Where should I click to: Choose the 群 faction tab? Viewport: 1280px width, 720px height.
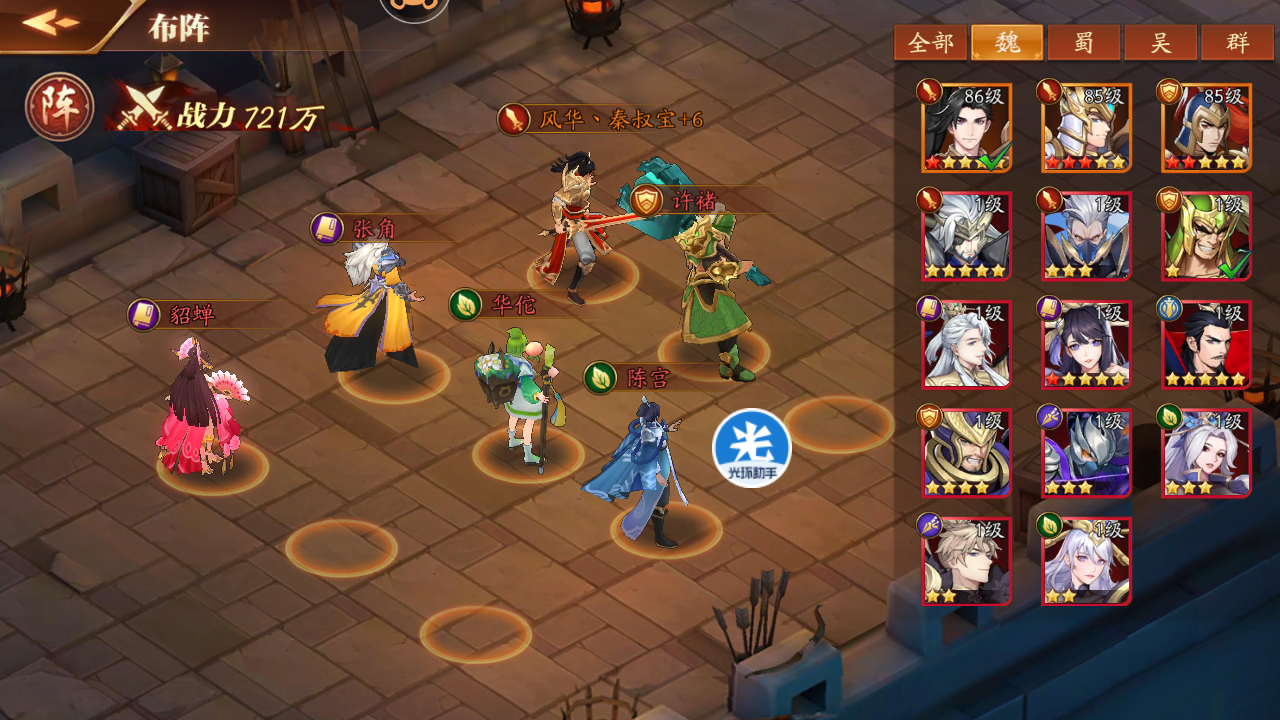[1238, 43]
